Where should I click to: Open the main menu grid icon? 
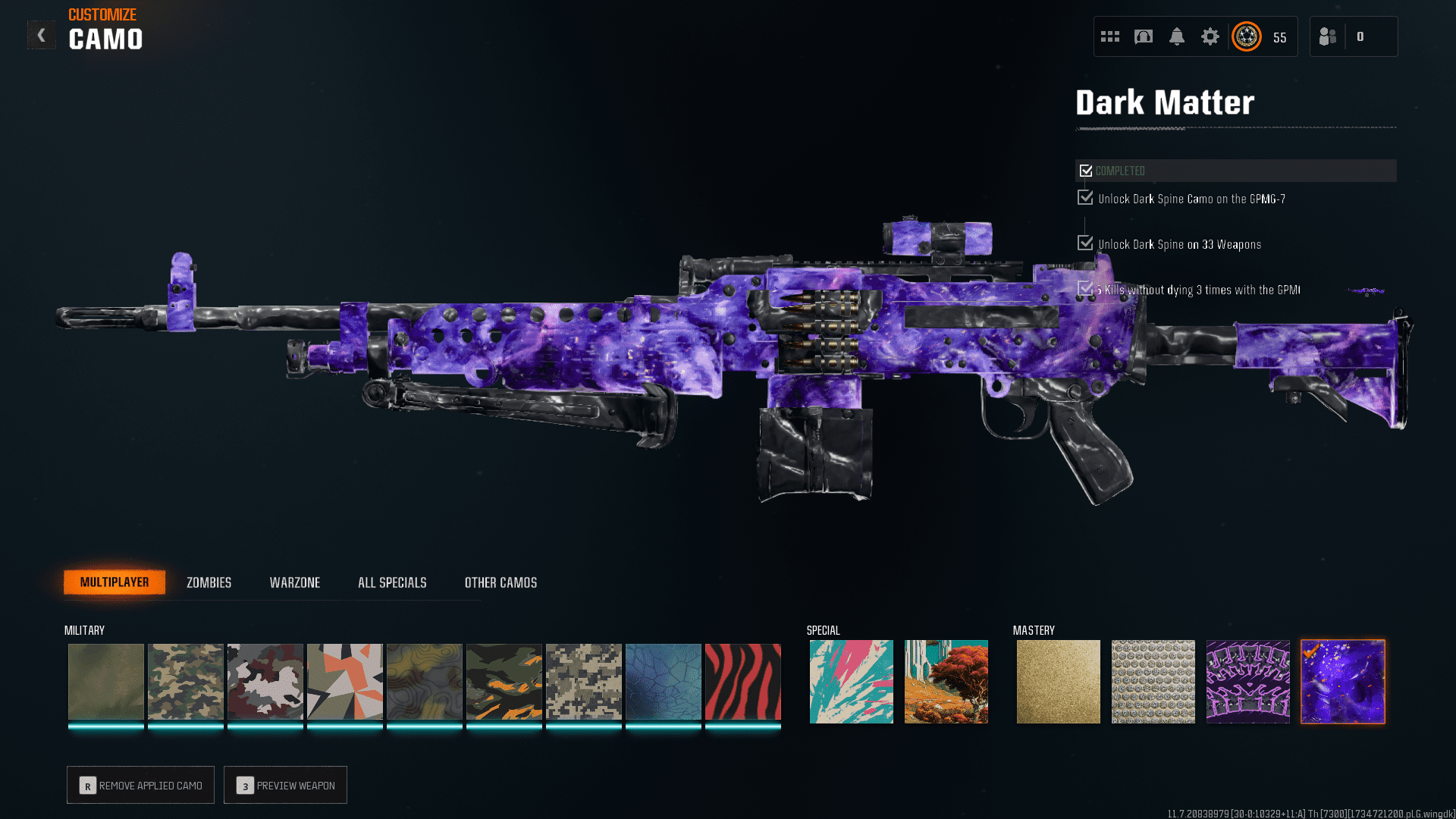1109,36
